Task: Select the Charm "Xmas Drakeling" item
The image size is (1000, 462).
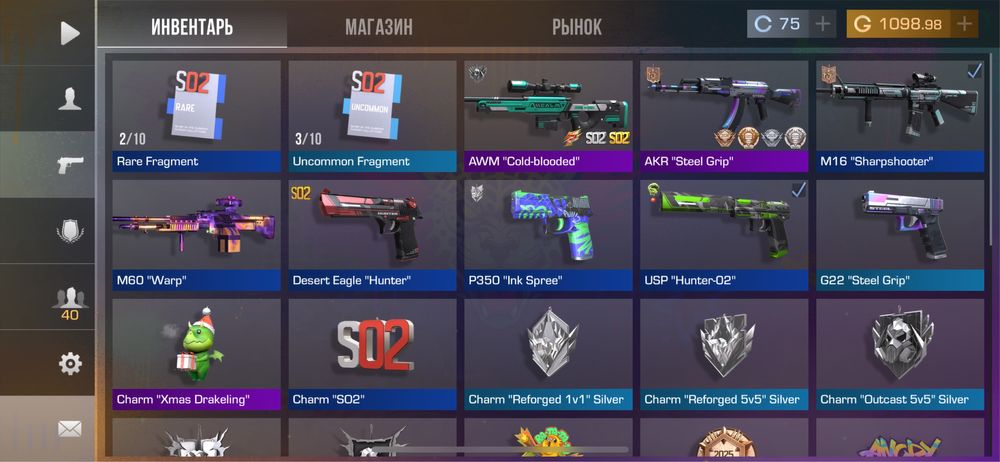Action: click(x=196, y=354)
